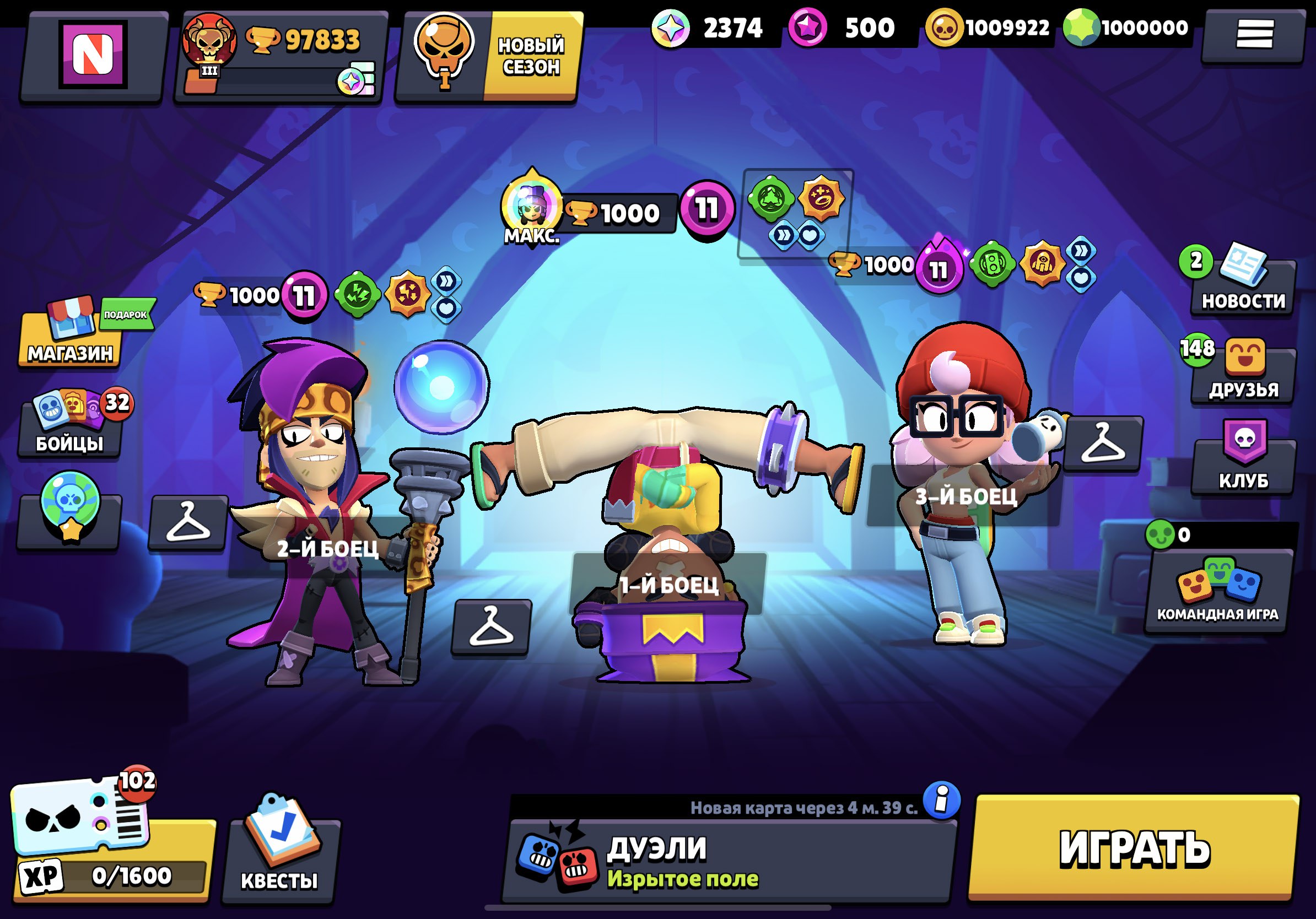
Task: Select the 2-Й БОЕЦ slot label
Action: click(328, 548)
